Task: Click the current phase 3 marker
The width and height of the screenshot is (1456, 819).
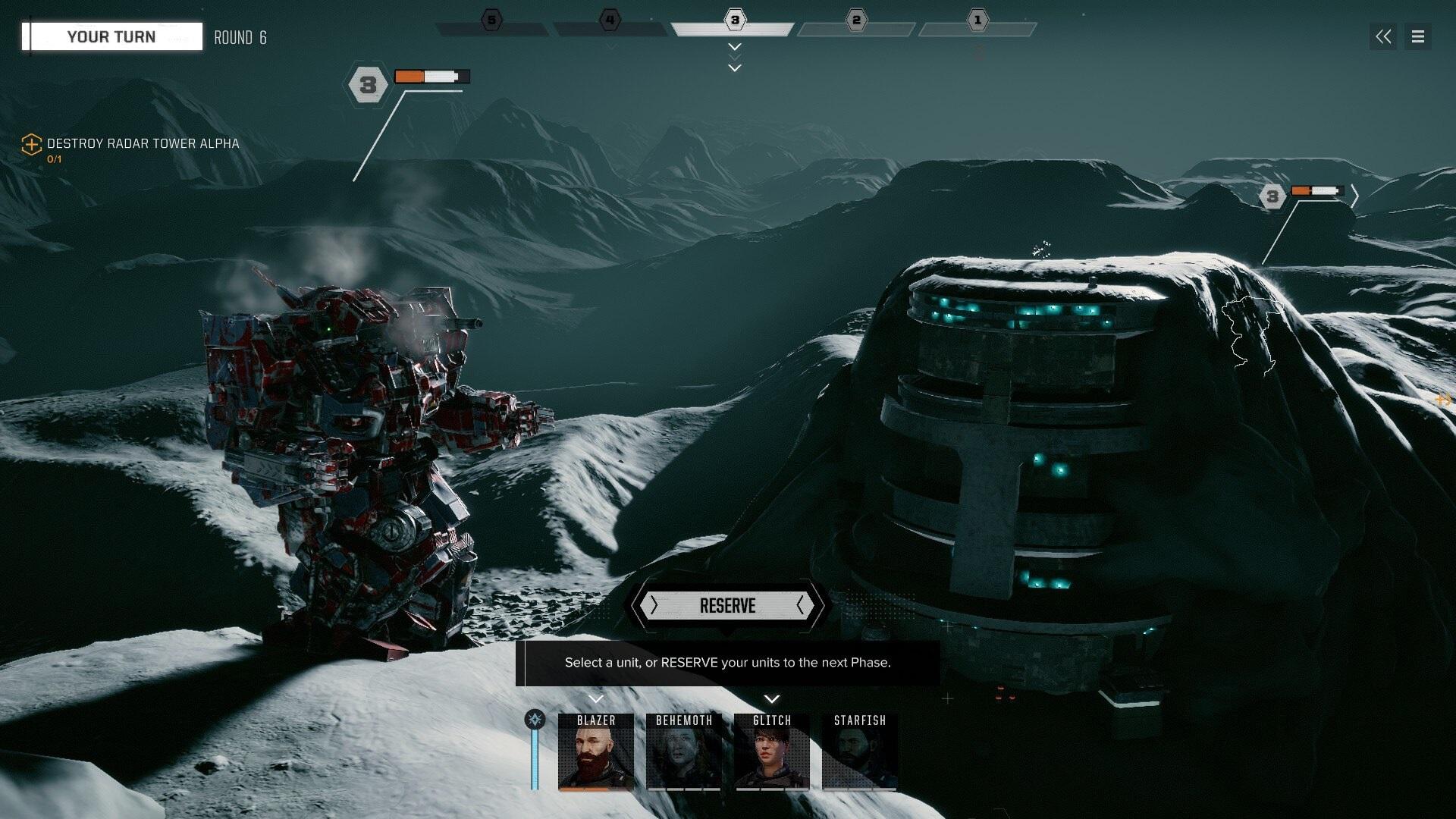Action: [x=734, y=20]
